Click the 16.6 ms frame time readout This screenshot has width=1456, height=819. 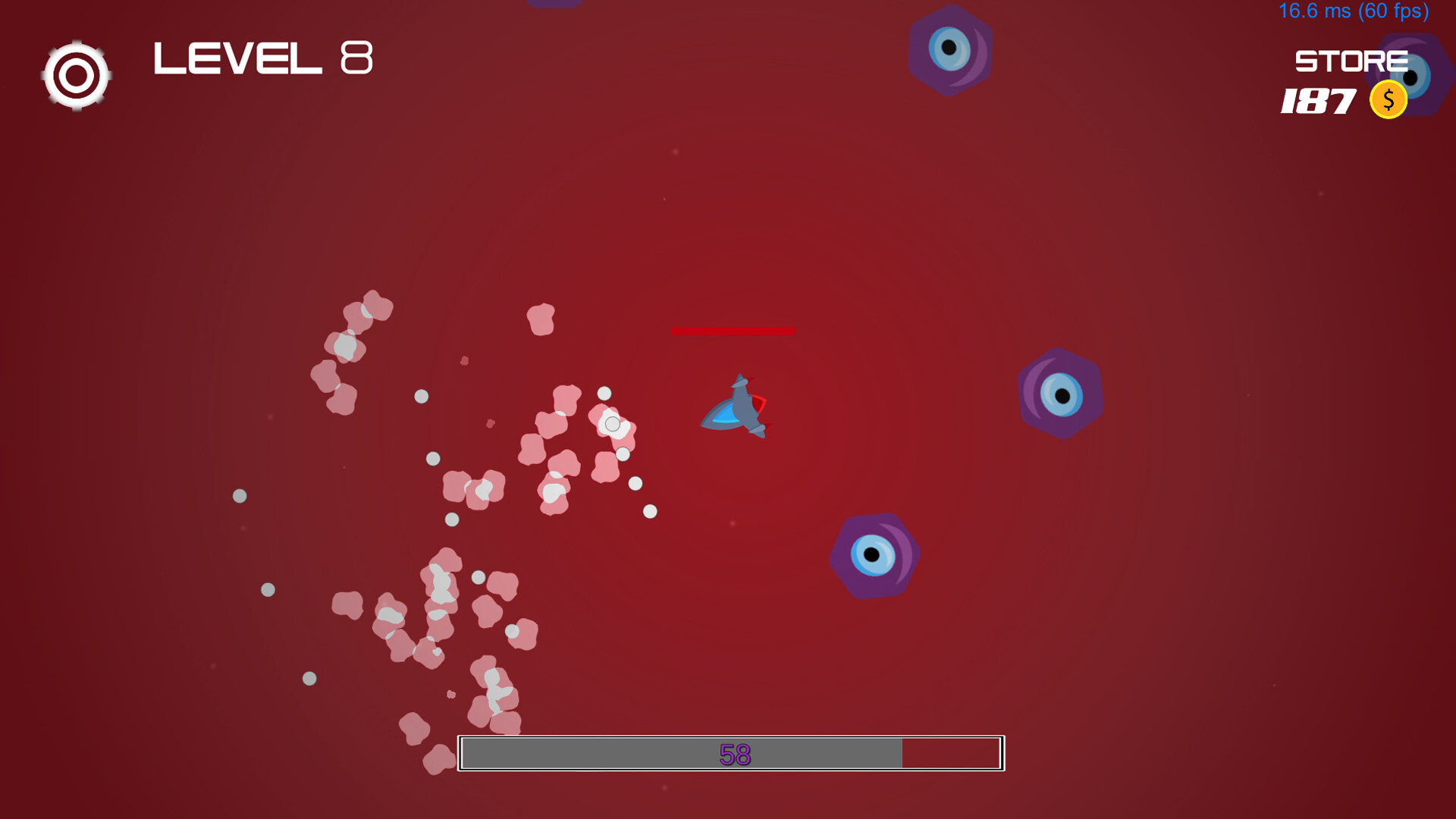(1316, 11)
